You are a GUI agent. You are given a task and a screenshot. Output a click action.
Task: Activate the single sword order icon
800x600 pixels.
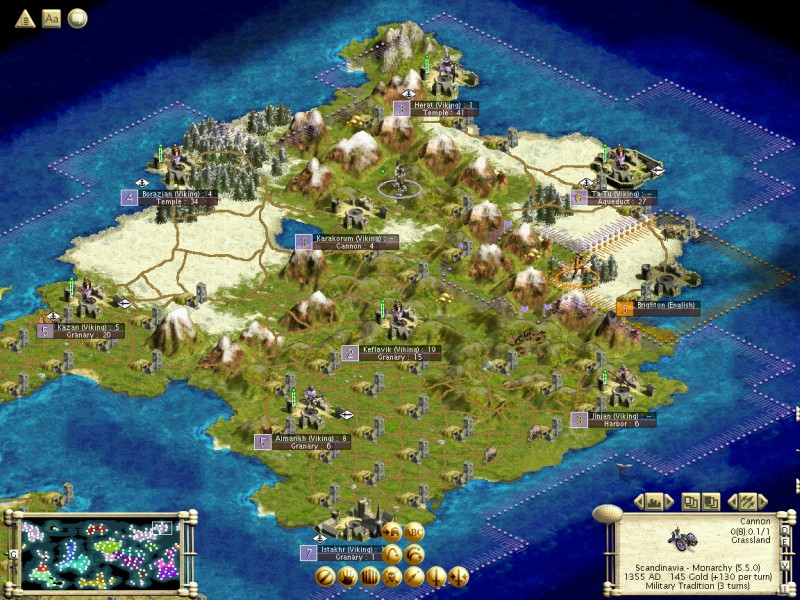click(x=437, y=576)
